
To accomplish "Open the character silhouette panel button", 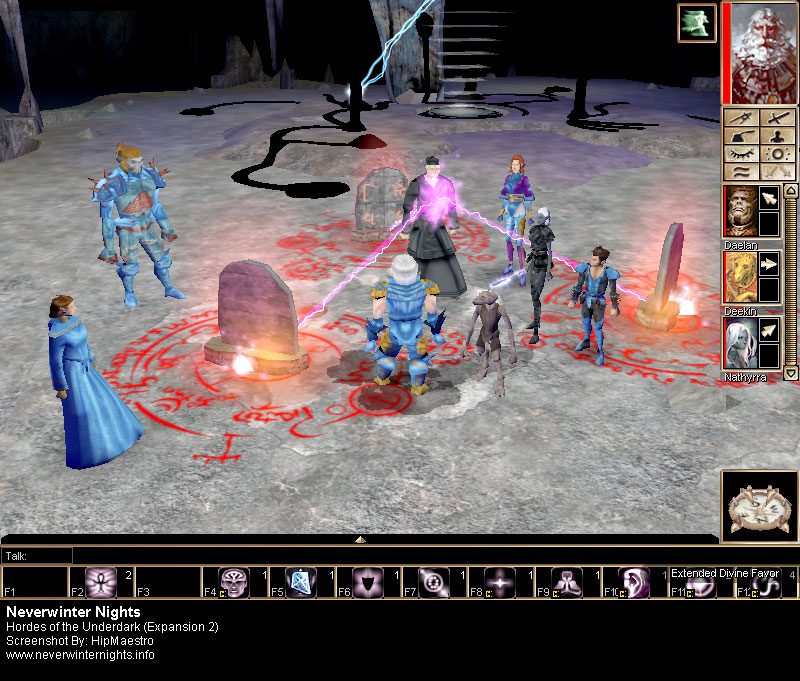I will pos(778,136).
